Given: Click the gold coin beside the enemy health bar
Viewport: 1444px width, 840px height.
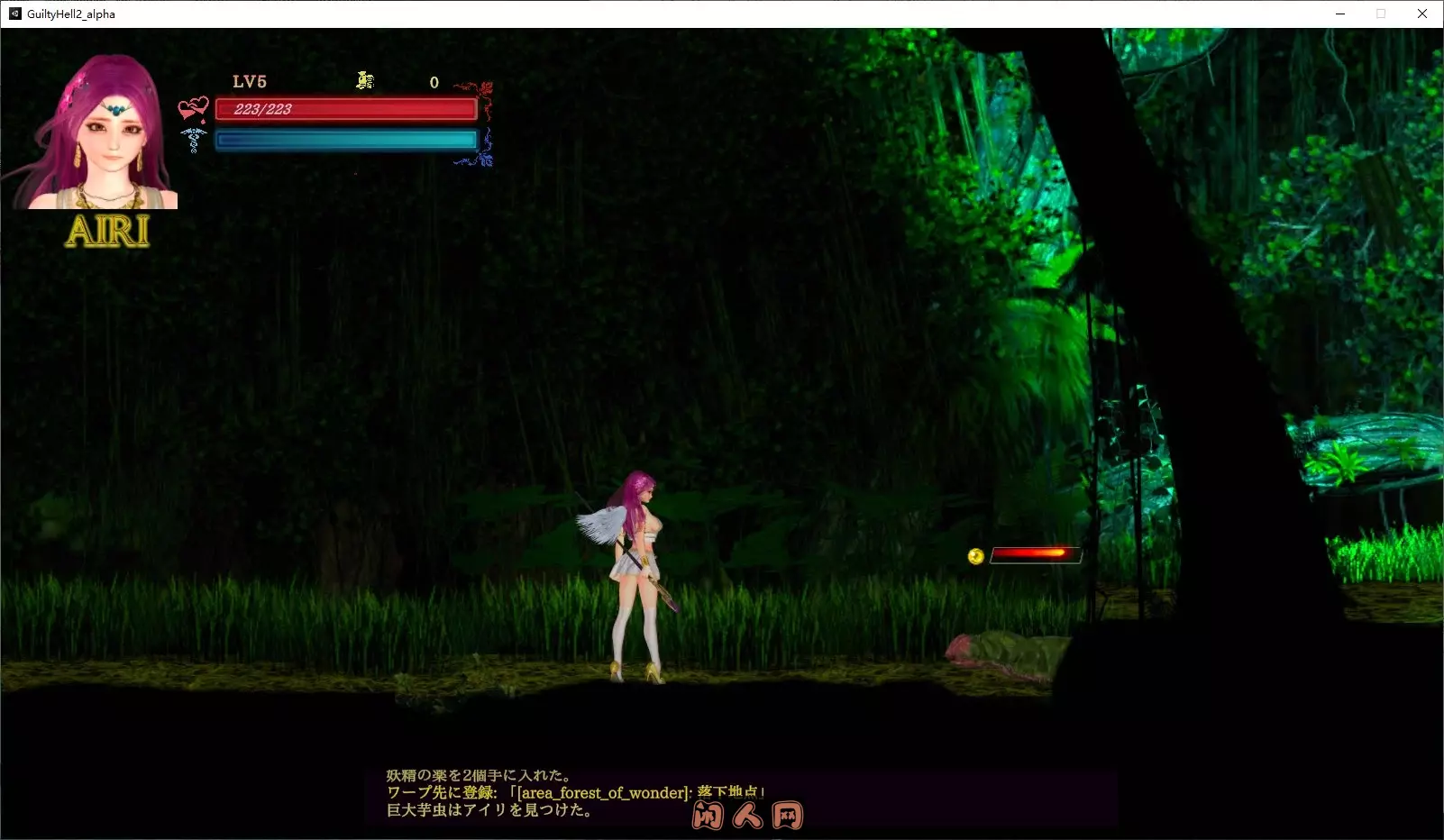Looking at the screenshot, I should (974, 555).
